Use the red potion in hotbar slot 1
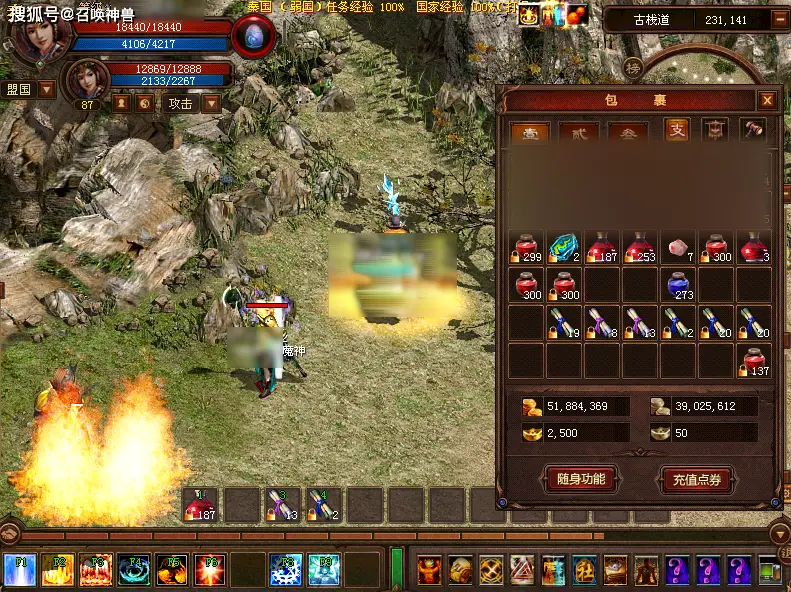This screenshot has height=592, width=791. pos(200,506)
